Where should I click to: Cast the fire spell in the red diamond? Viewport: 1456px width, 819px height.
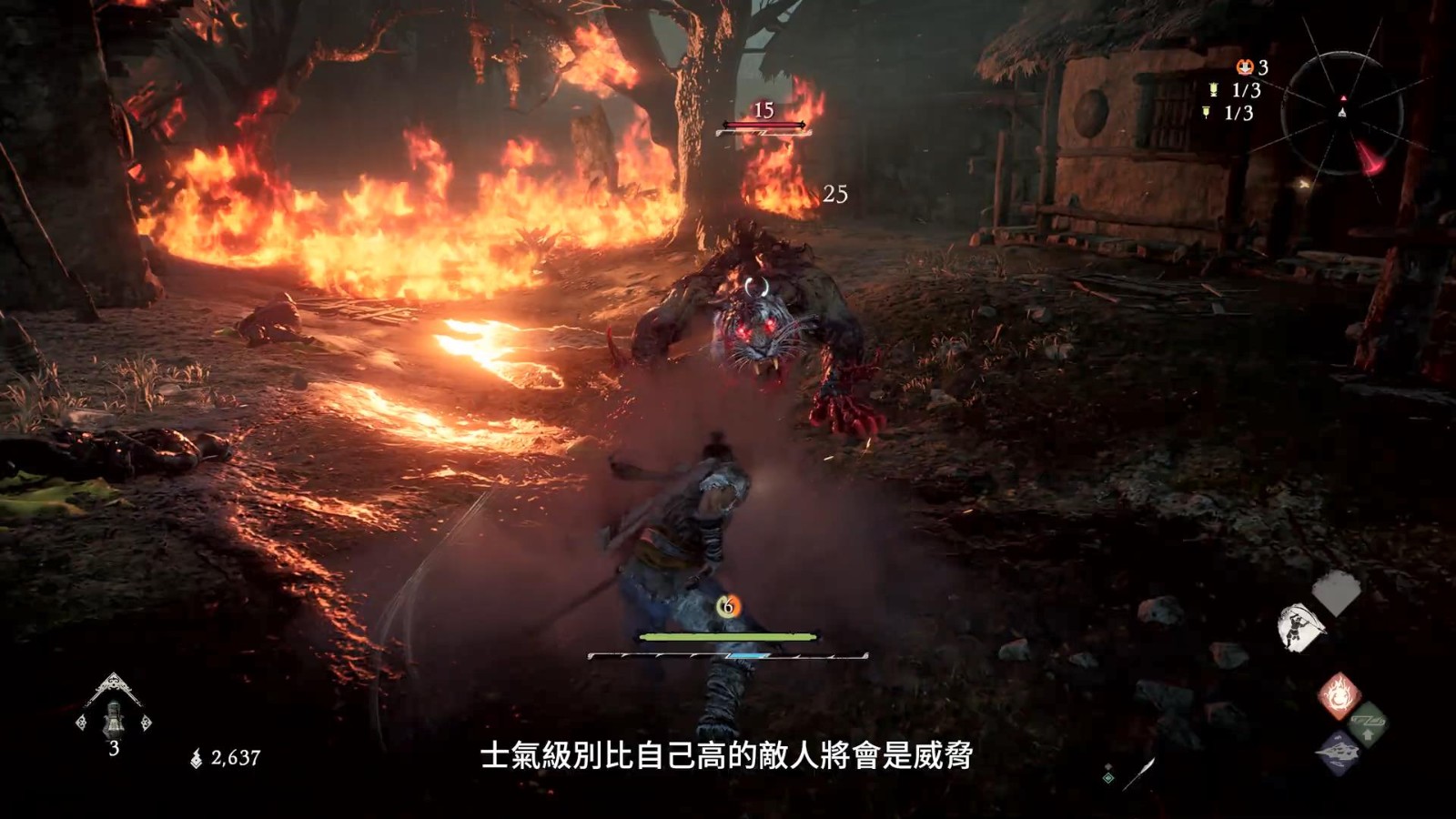tap(1339, 696)
